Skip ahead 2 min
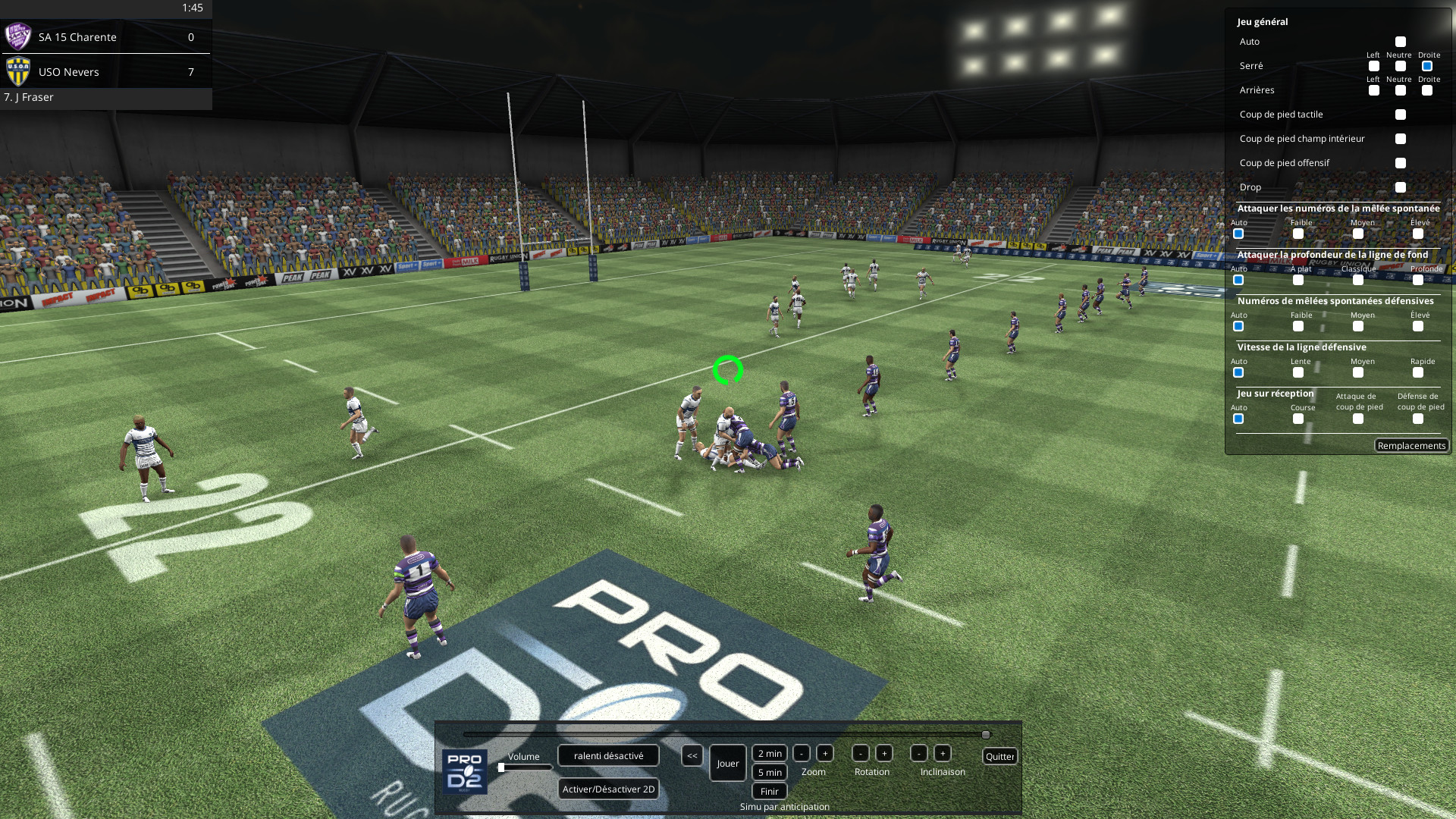 769,753
